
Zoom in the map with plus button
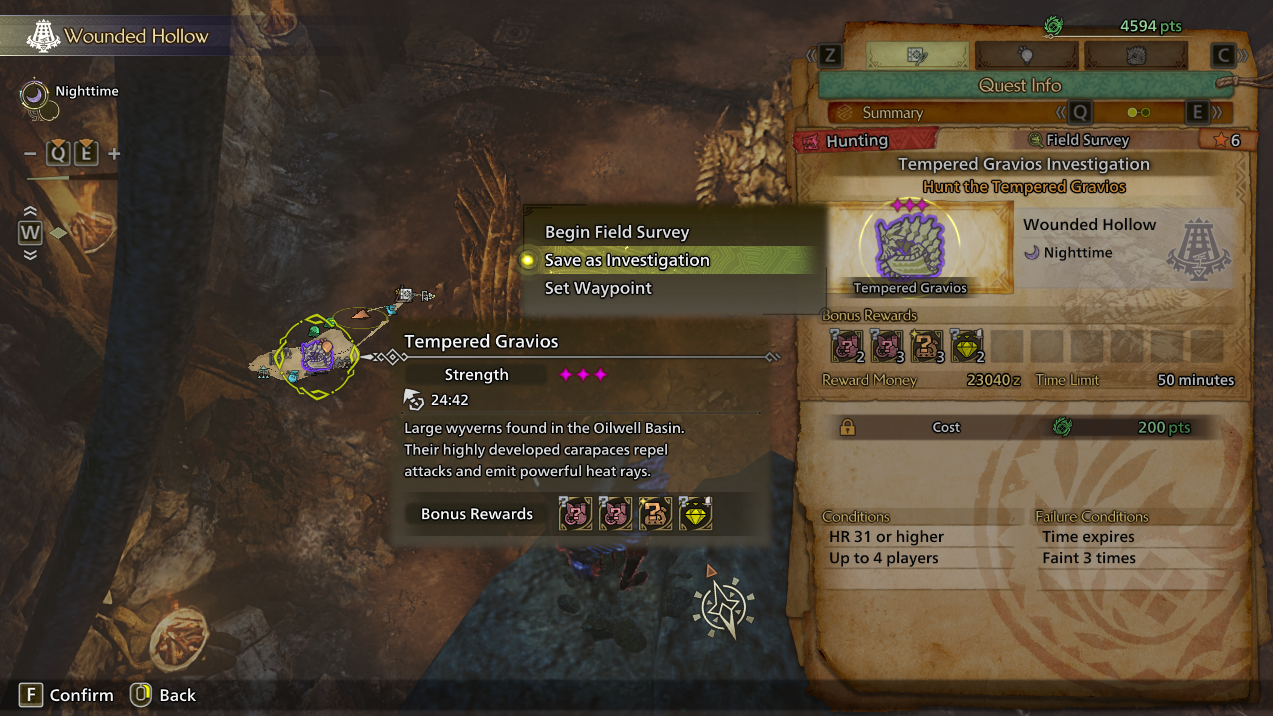tap(114, 153)
